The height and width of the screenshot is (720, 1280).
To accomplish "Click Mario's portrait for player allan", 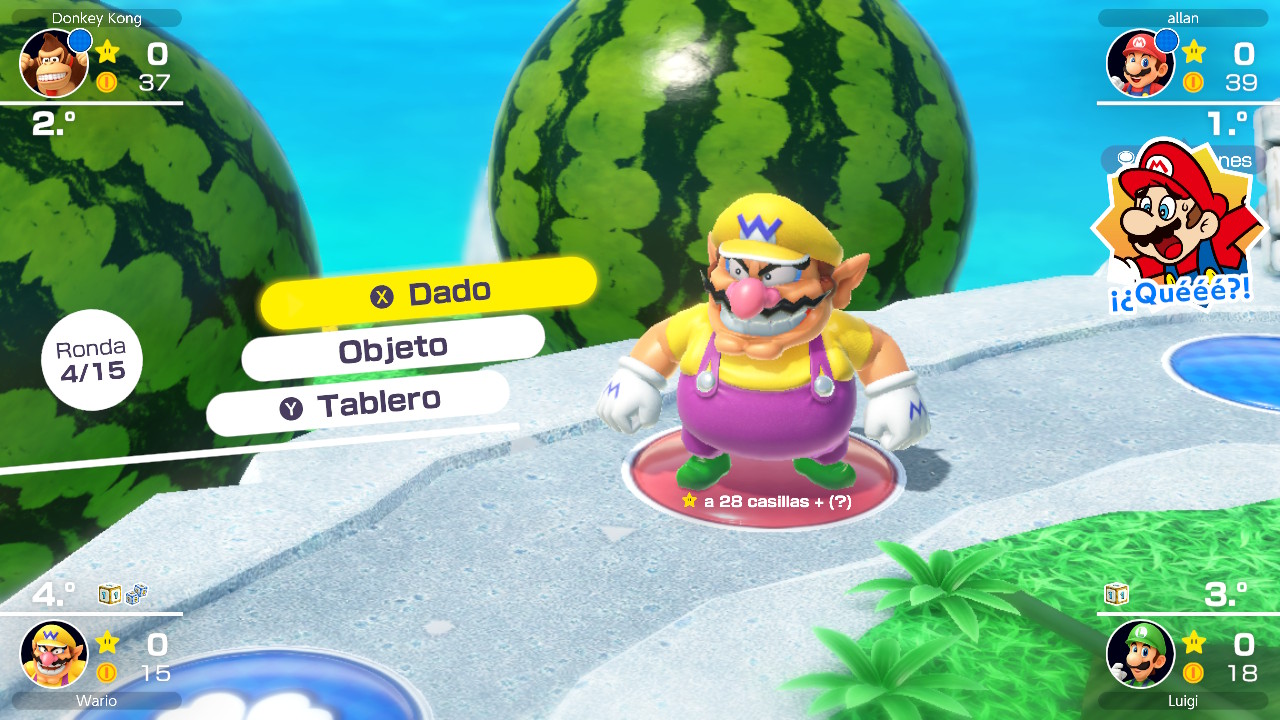I will coord(1140,63).
